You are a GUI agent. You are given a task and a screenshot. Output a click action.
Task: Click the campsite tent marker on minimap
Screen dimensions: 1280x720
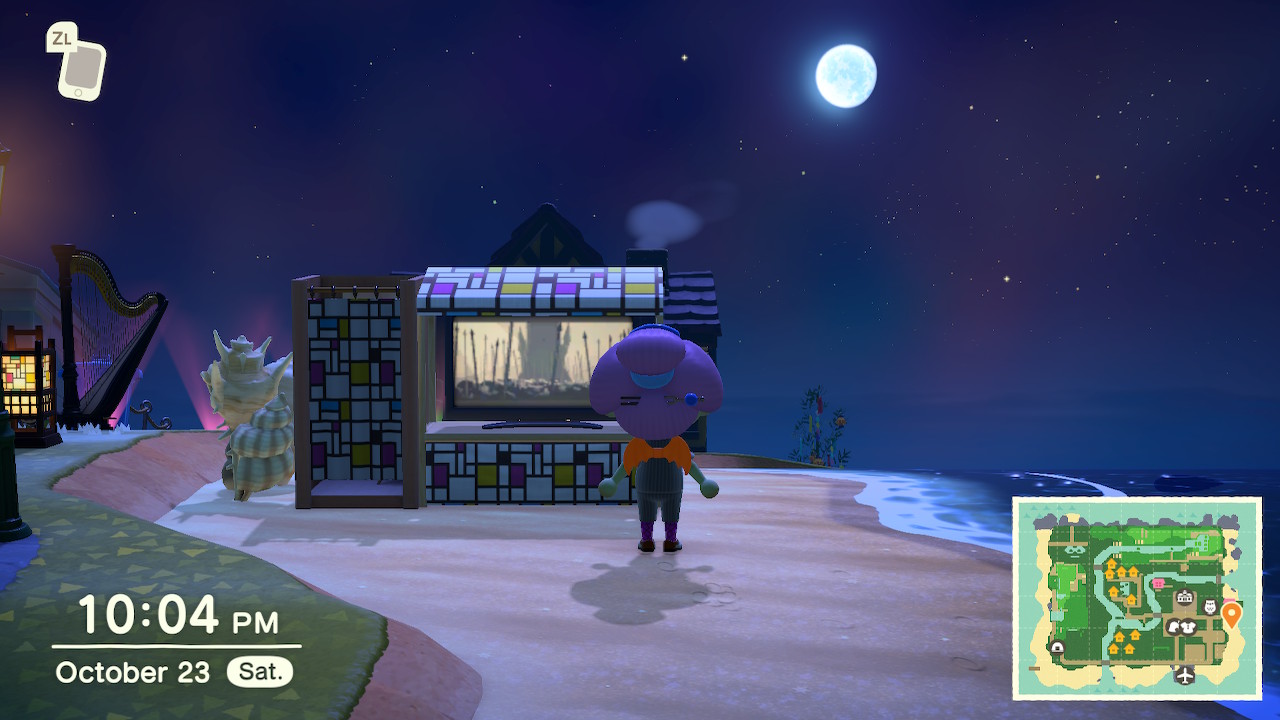coord(1057,648)
